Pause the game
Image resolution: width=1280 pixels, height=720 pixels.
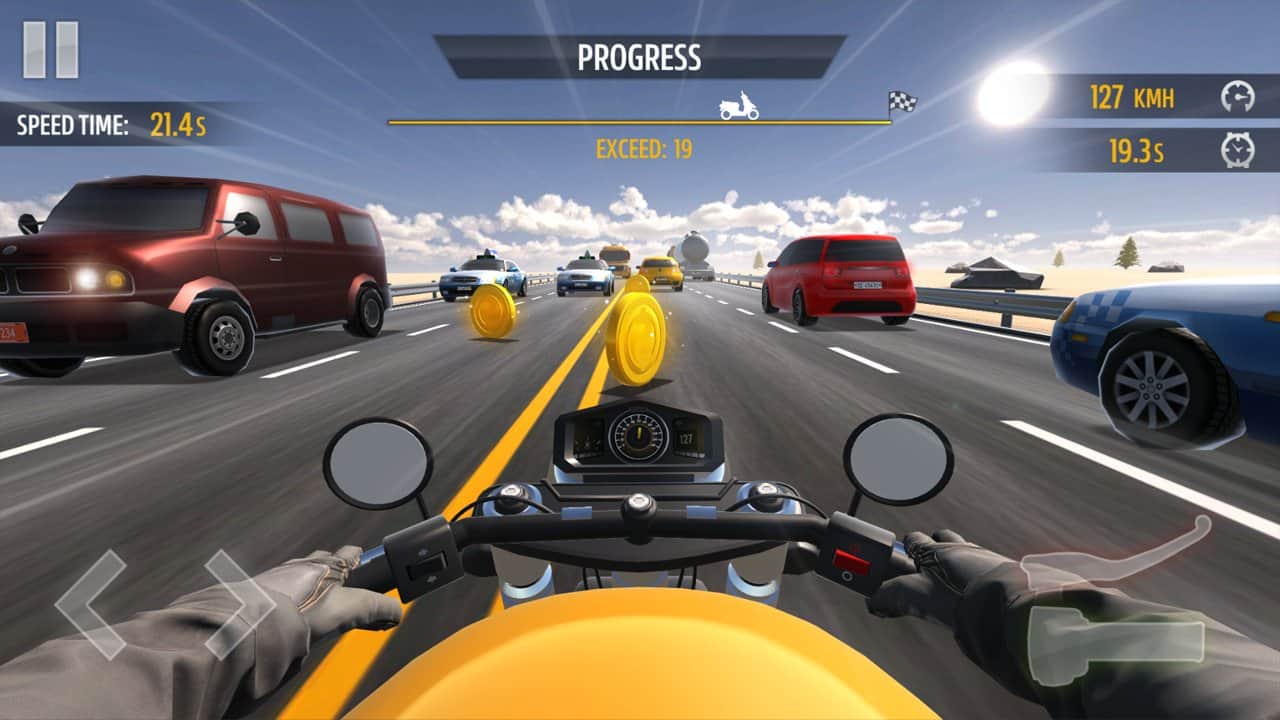point(51,50)
